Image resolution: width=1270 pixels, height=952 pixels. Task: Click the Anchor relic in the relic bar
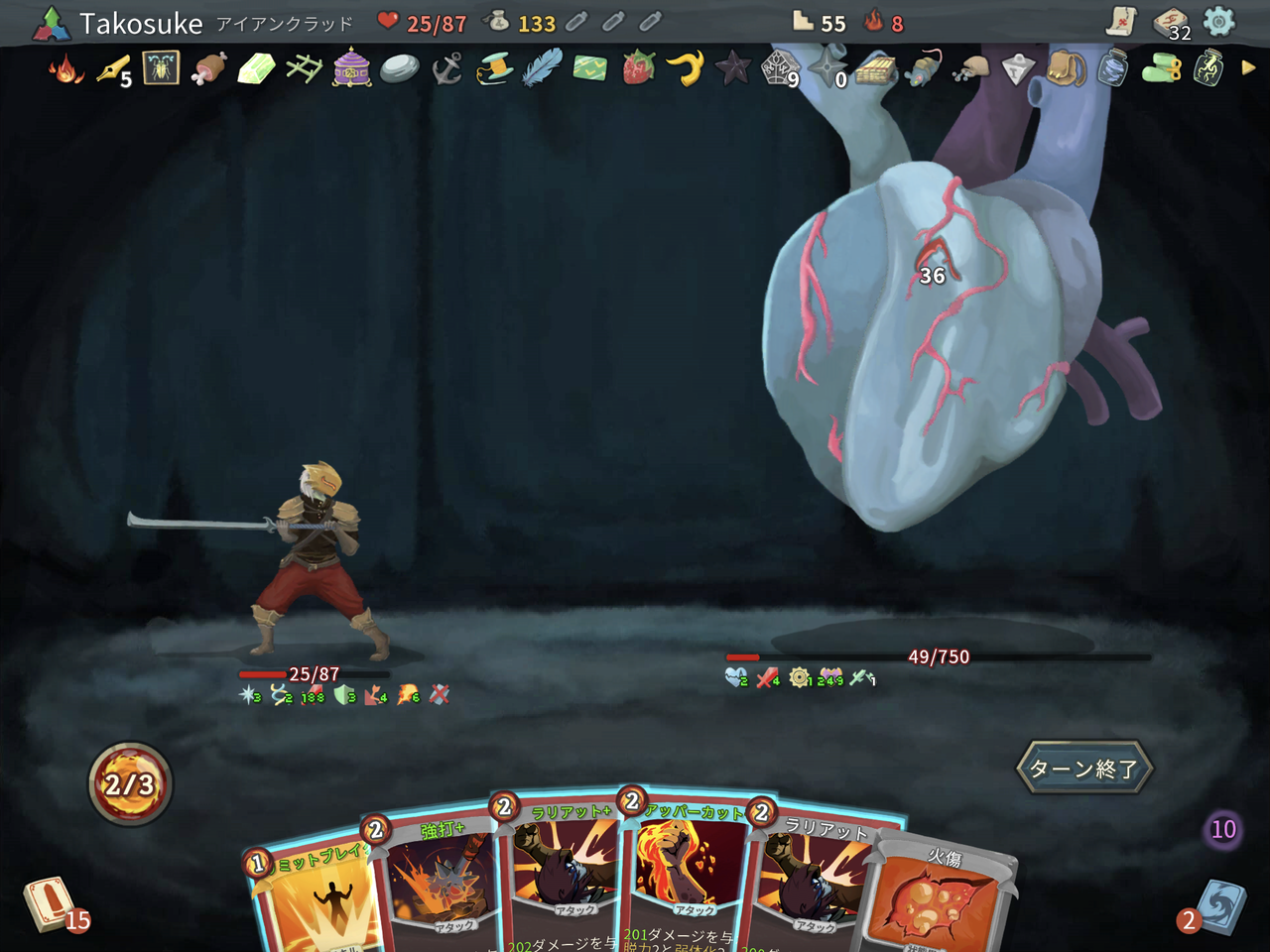(444, 71)
